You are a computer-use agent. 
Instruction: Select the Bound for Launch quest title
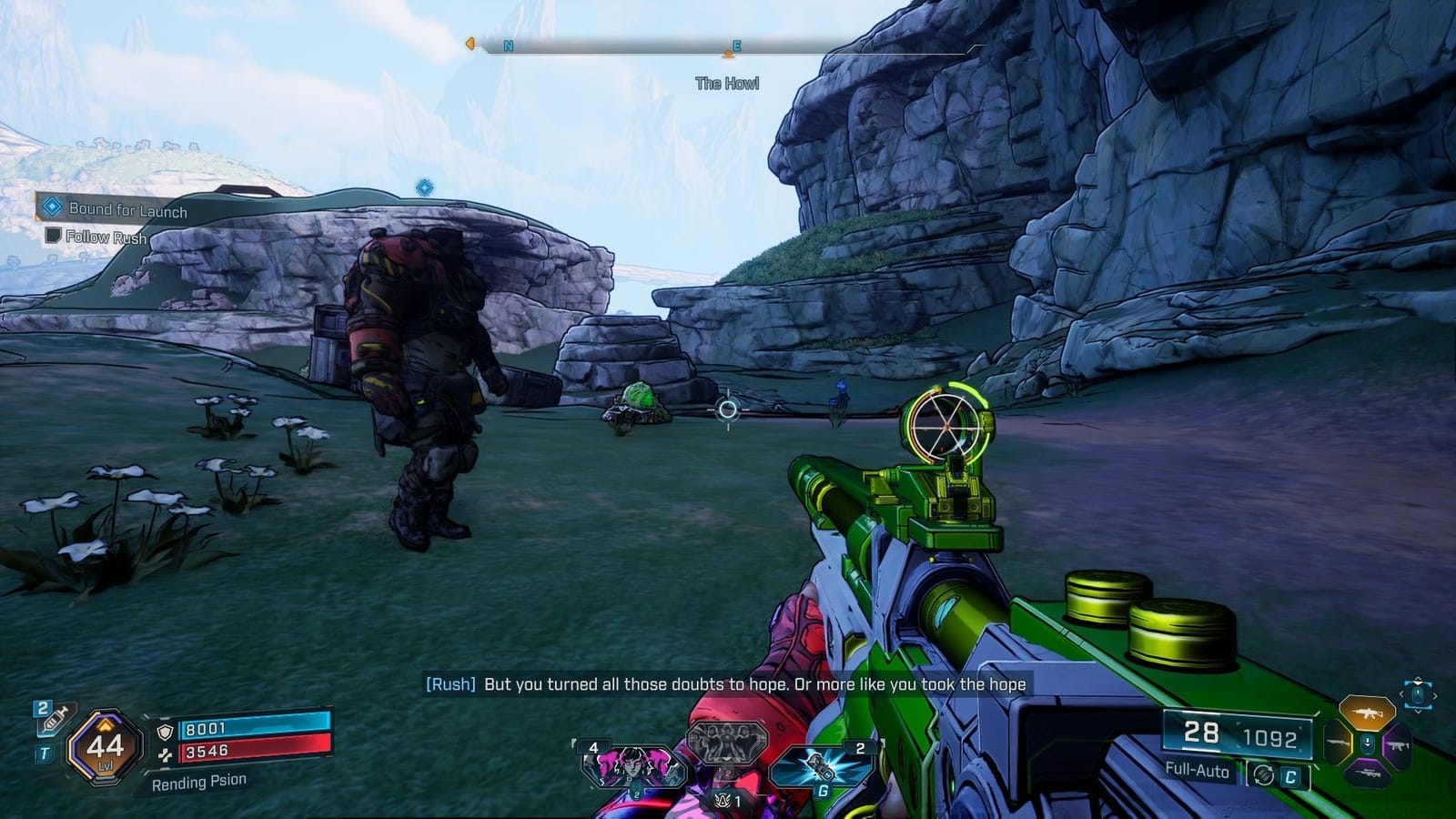(129, 208)
